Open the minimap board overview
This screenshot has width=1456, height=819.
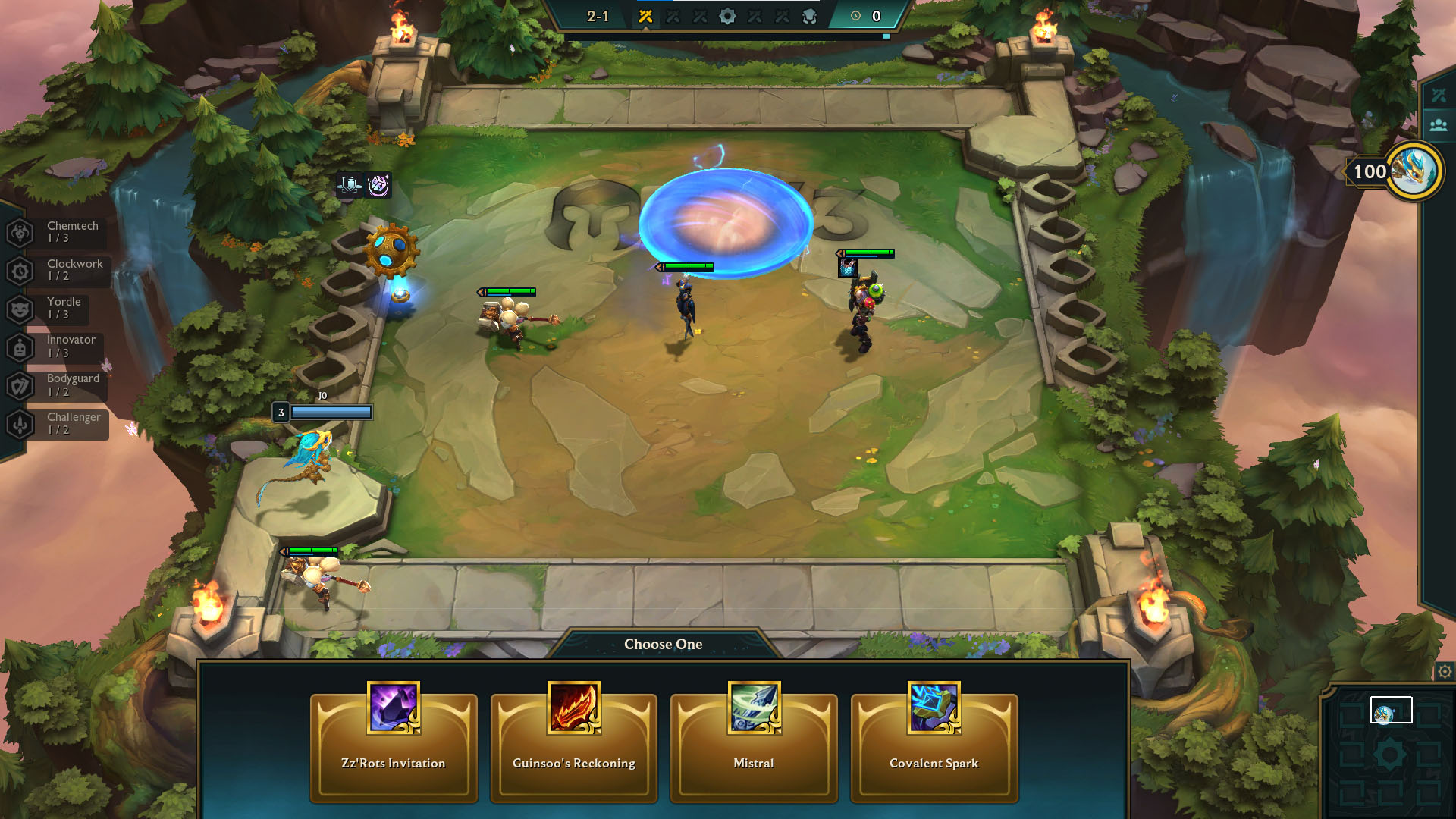tap(1390, 753)
